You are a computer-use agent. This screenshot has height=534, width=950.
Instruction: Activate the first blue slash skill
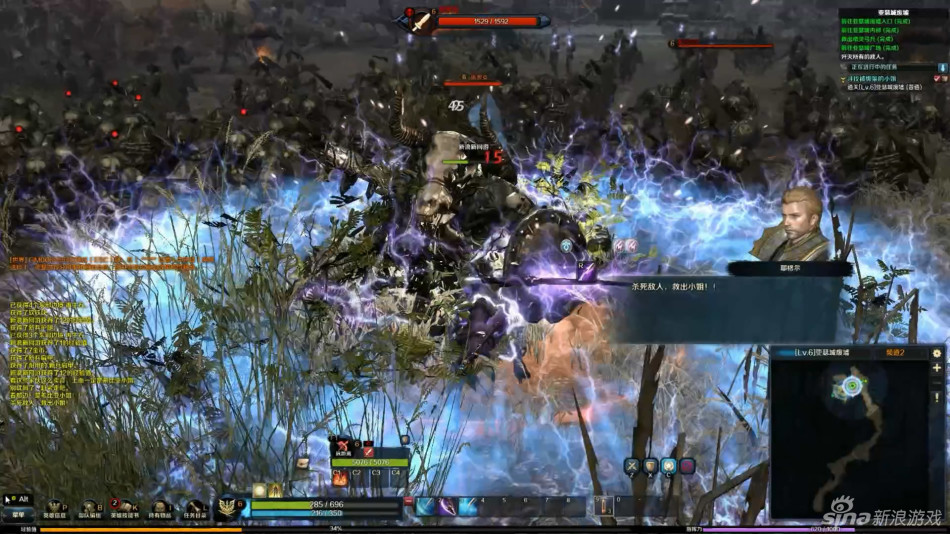pyautogui.click(x=430, y=507)
